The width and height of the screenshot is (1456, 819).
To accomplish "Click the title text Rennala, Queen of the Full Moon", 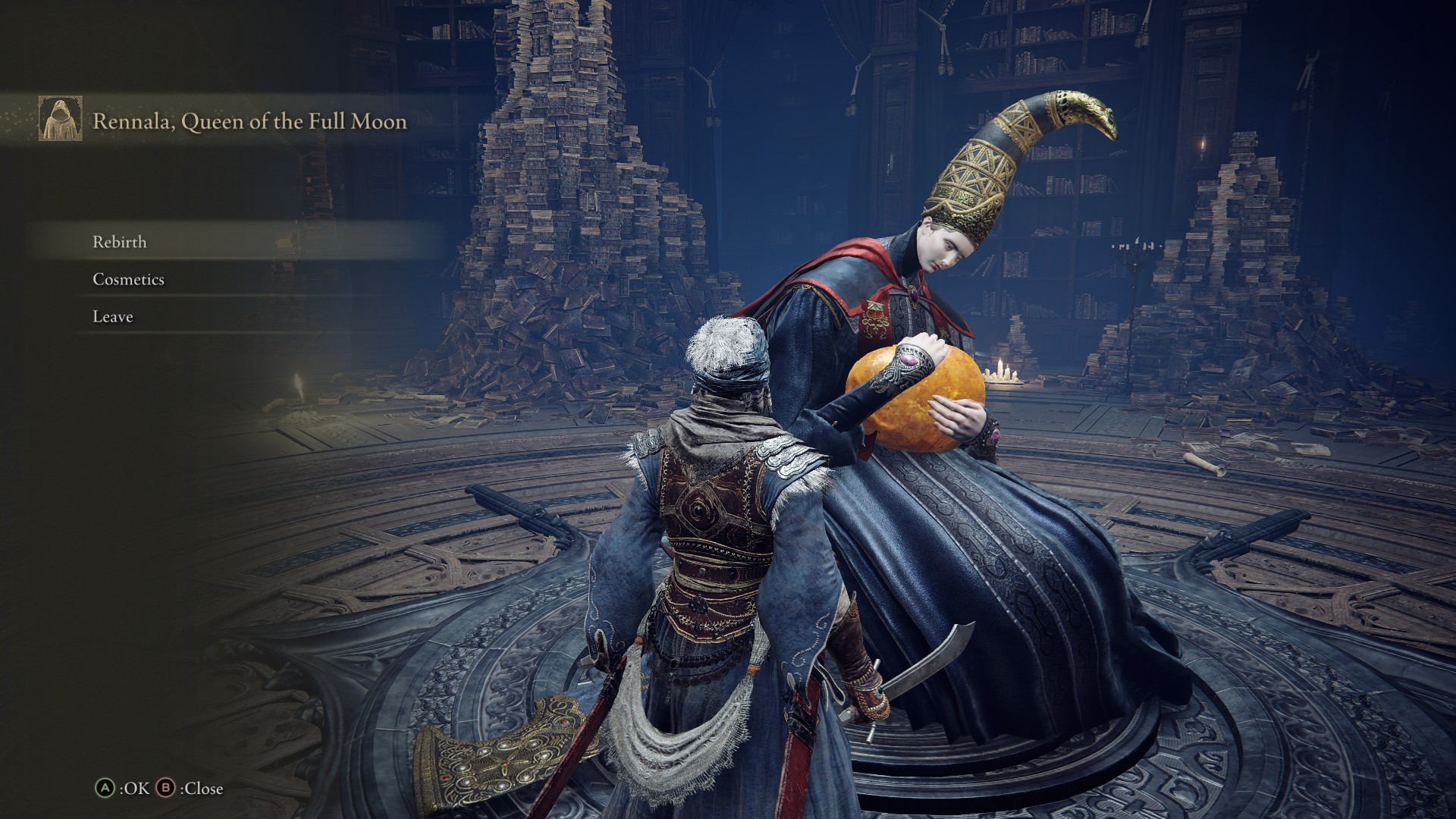I will pyautogui.click(x=250, y=120).
